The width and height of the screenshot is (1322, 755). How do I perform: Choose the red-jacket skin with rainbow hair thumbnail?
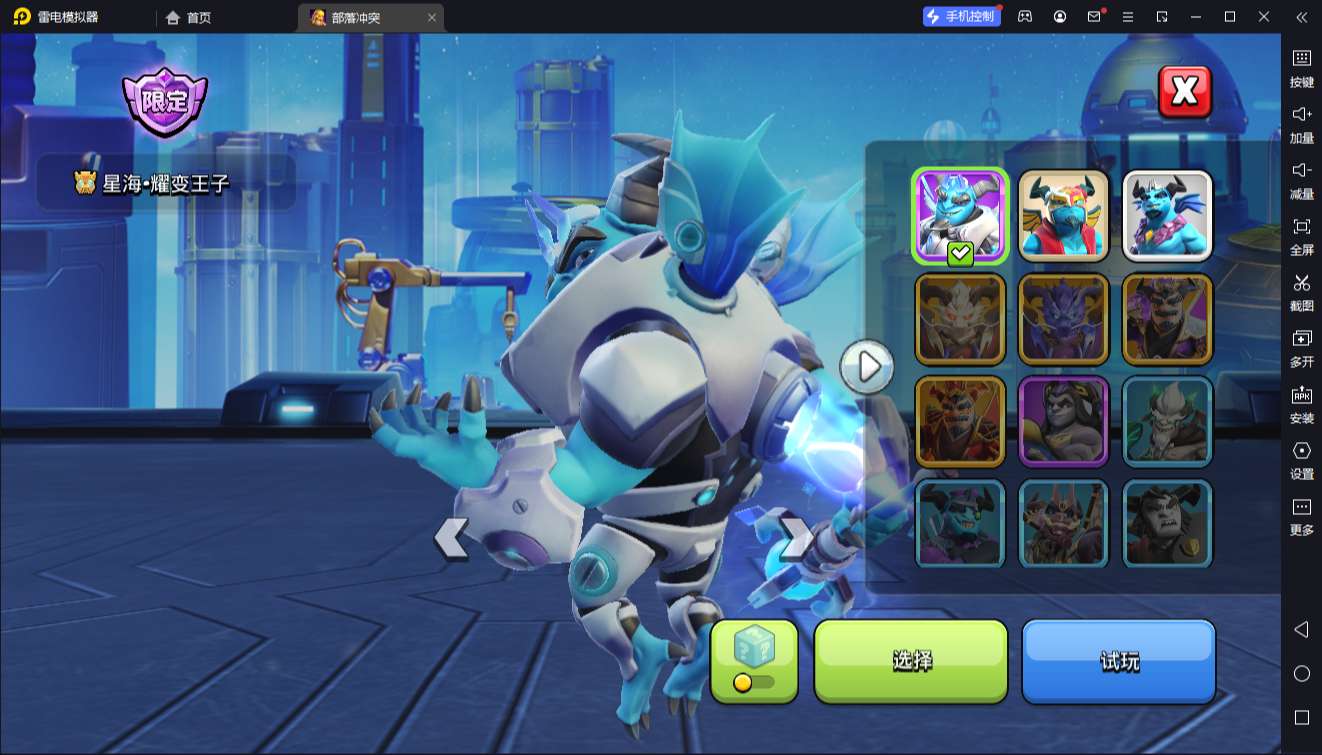tap(1064, 215)
